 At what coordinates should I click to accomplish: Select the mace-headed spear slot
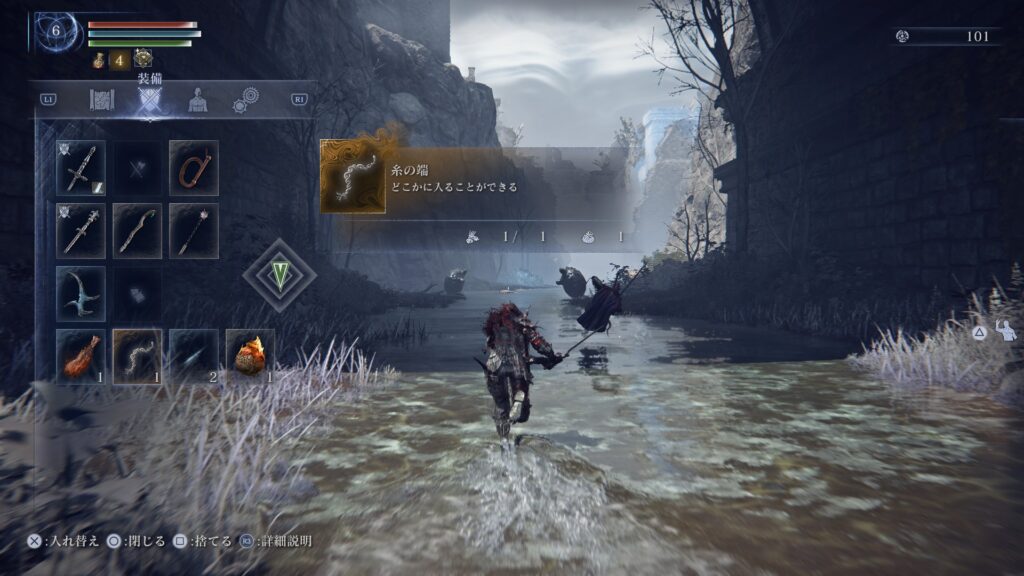click(x=194, y=231)
